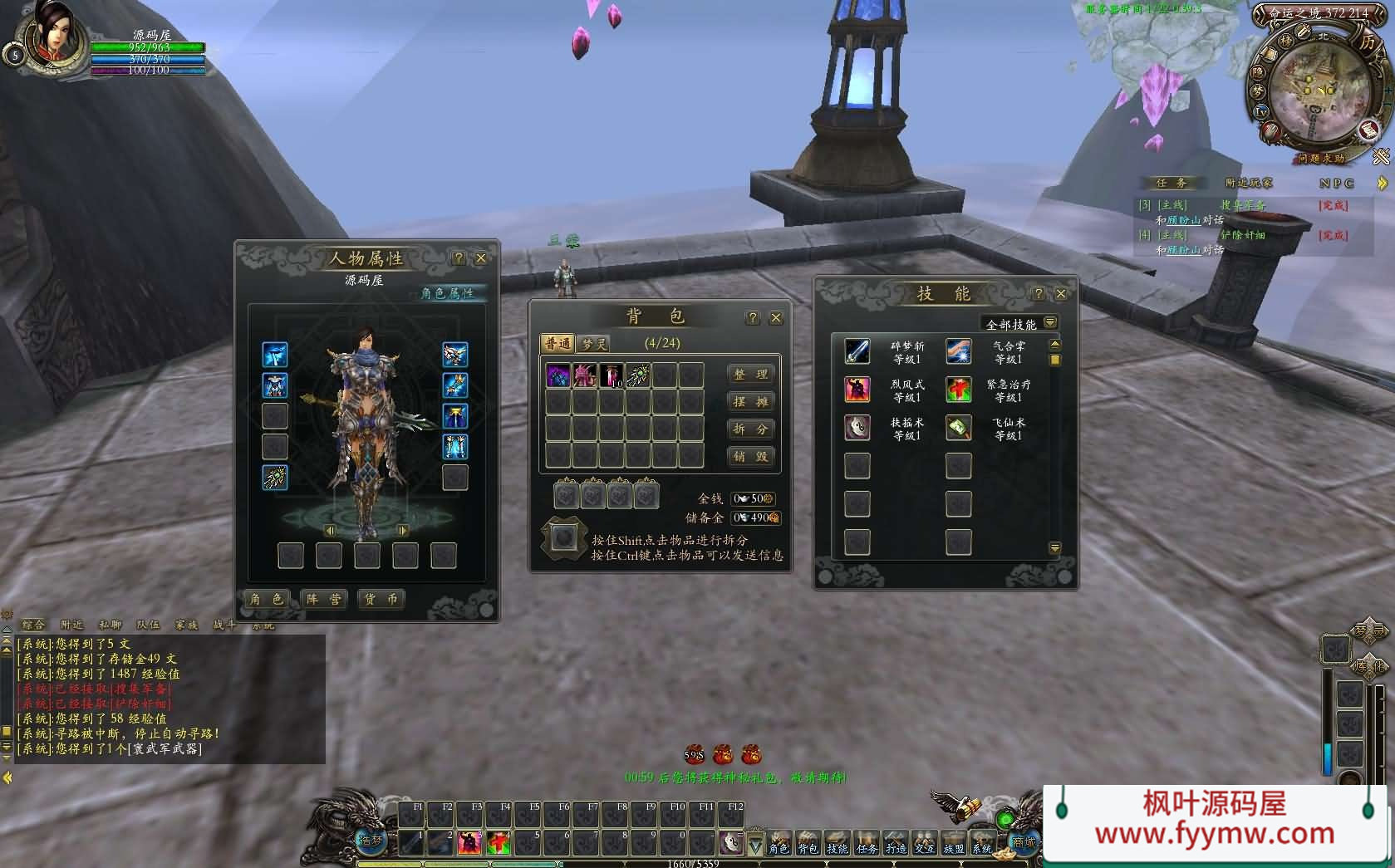Viewport: 1395px width, 868px height.
Task: Close the 背包 backpack window
Action: click(776, 317)
